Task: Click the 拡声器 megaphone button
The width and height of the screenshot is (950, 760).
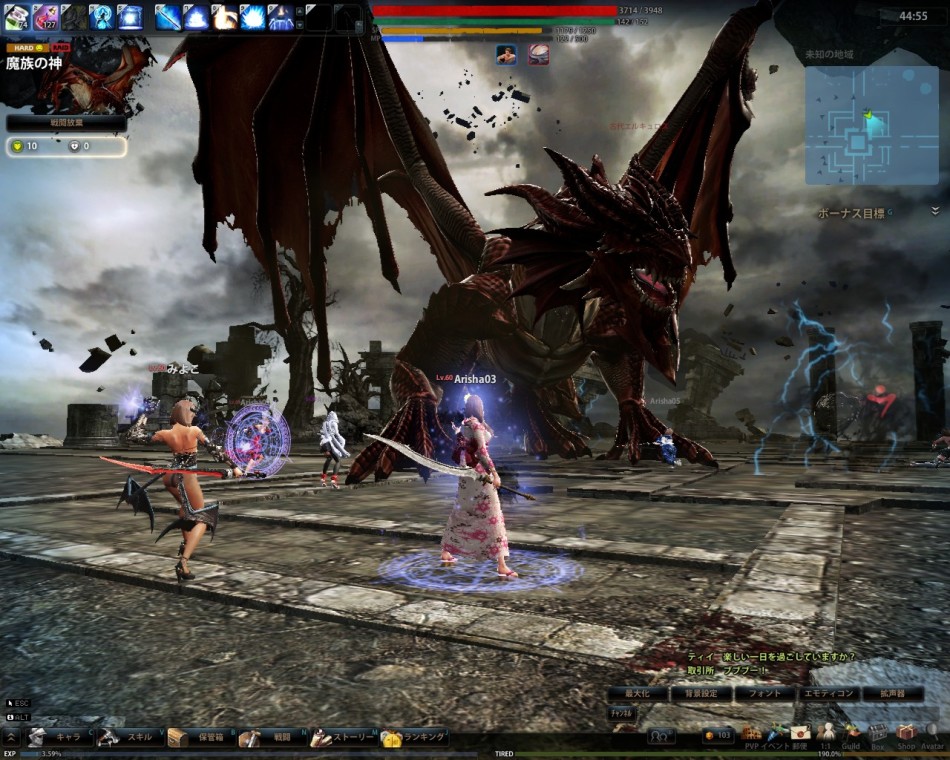Action: [x=892, y=693]
